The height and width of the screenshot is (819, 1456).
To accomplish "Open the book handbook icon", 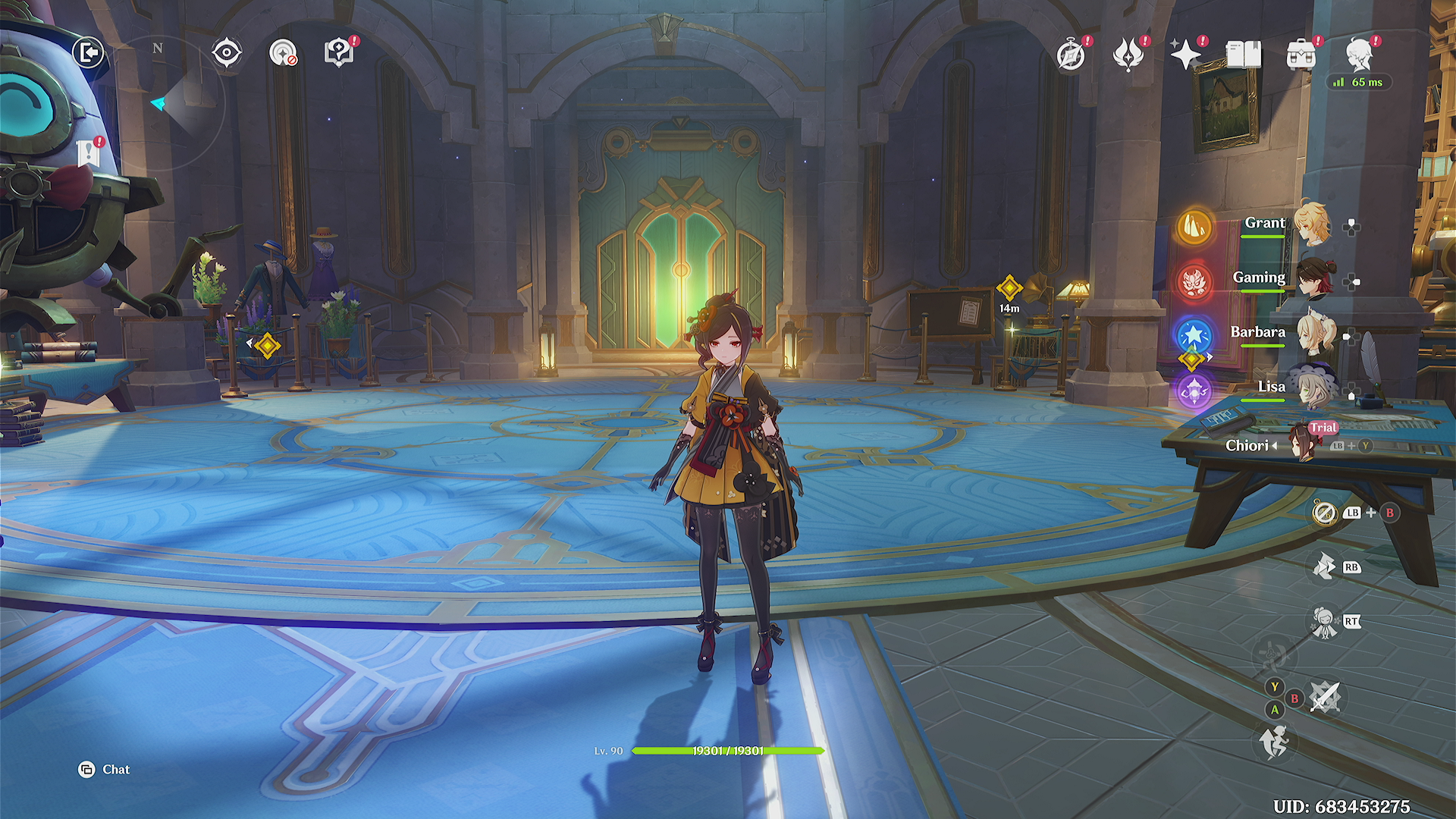I will (1243, 55).
